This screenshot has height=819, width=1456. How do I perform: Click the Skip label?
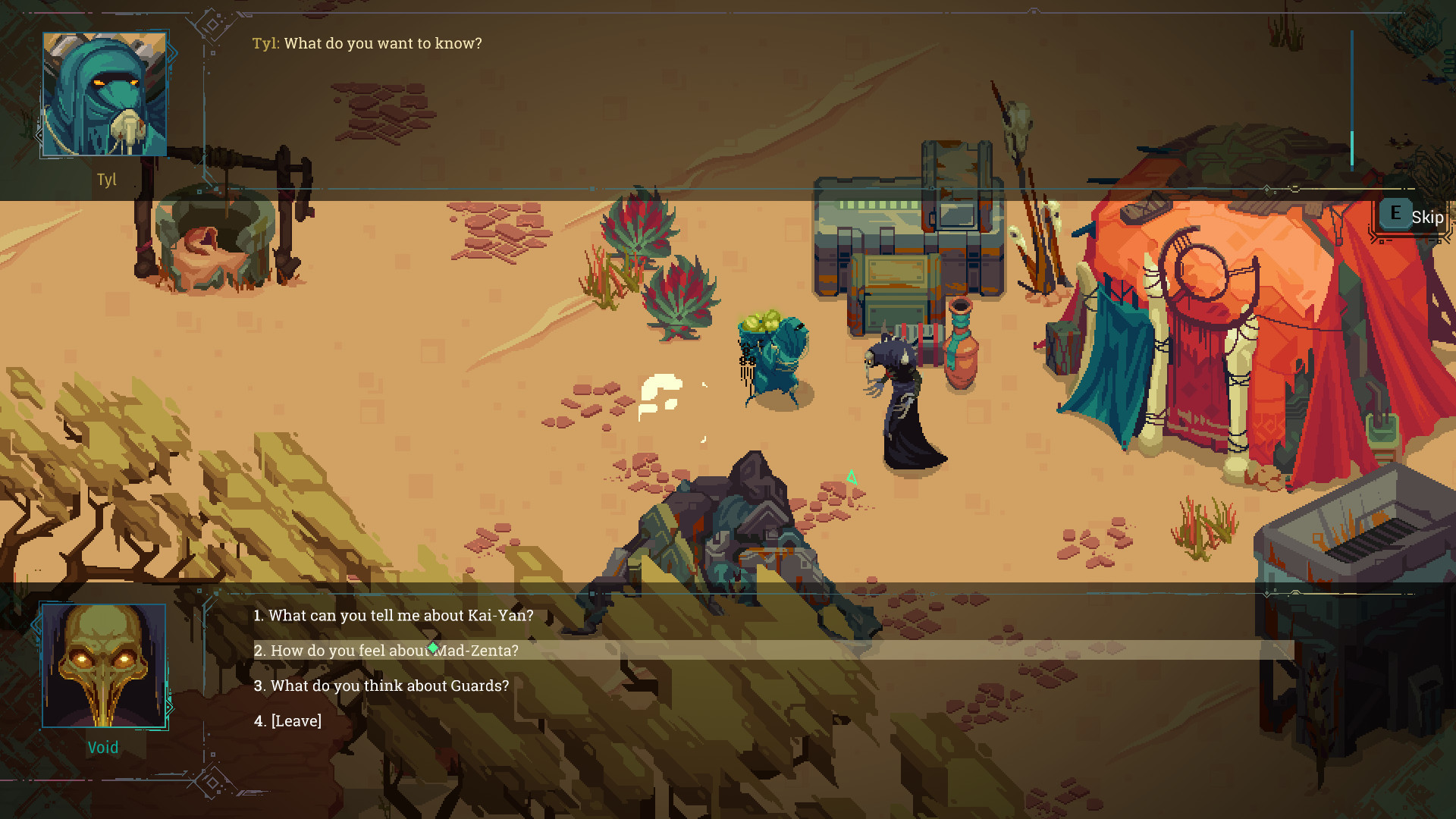tap(1428, 218)
